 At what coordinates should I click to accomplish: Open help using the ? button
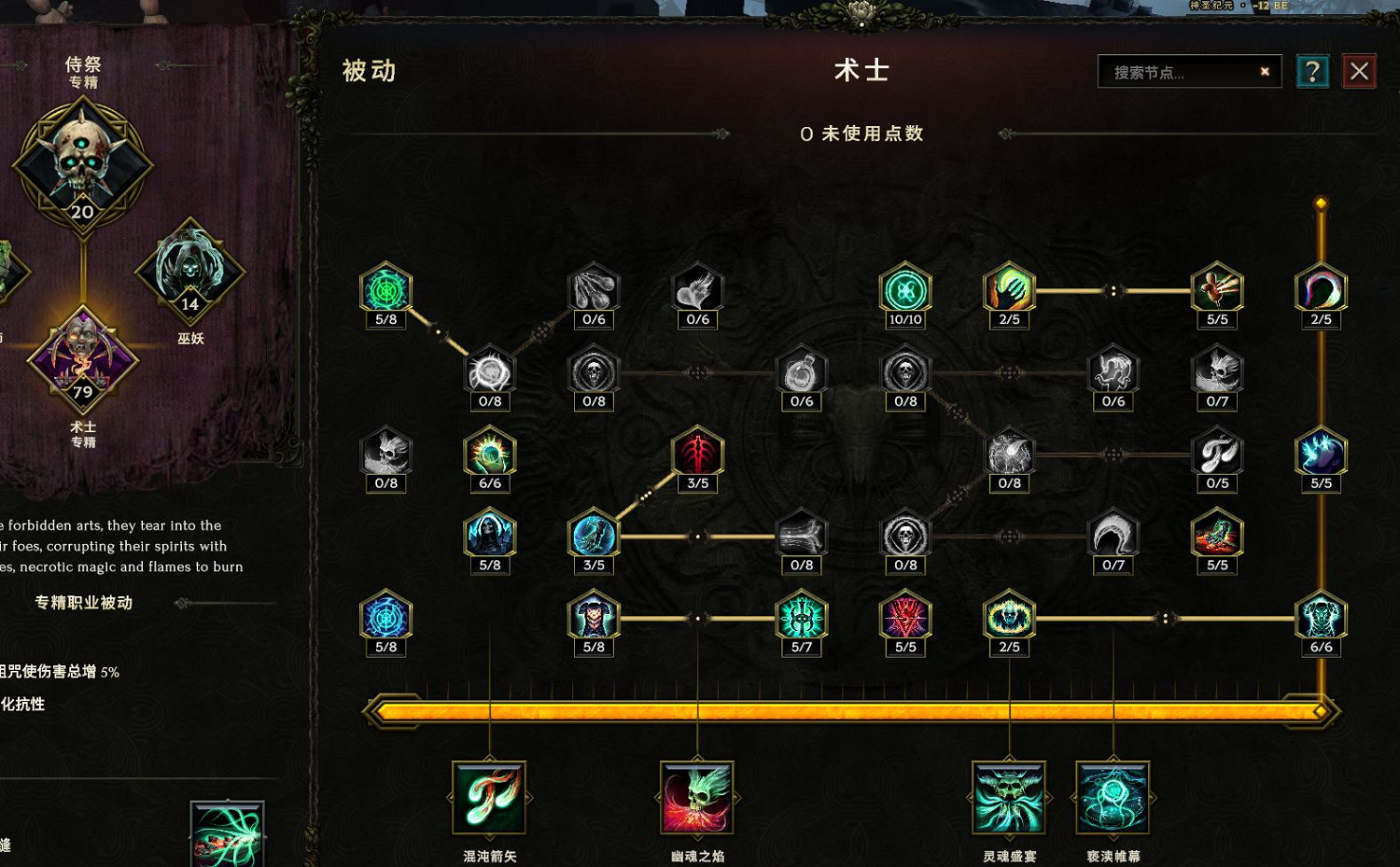tap(1313, 71)
